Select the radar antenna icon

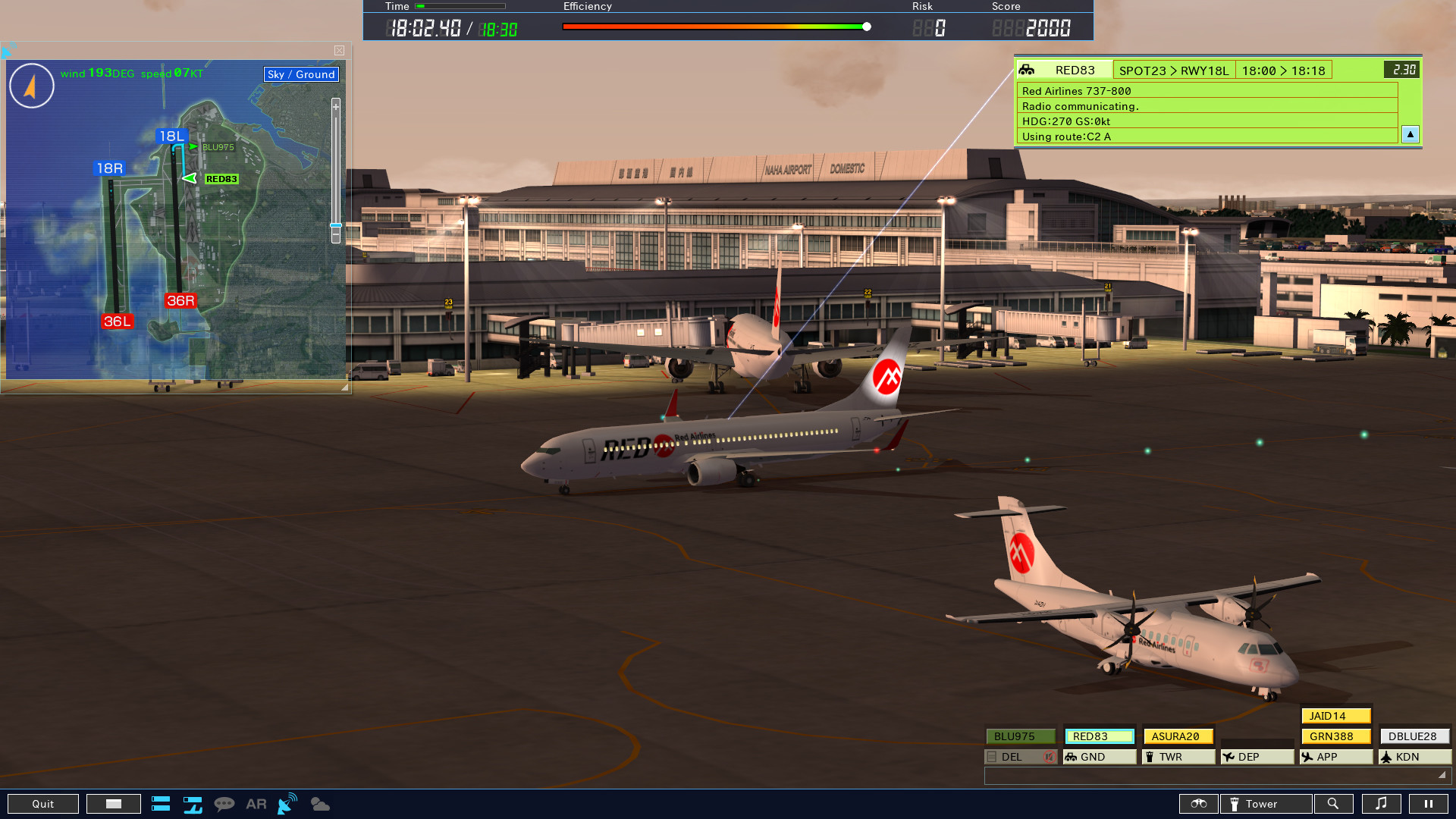coord(286,803)
